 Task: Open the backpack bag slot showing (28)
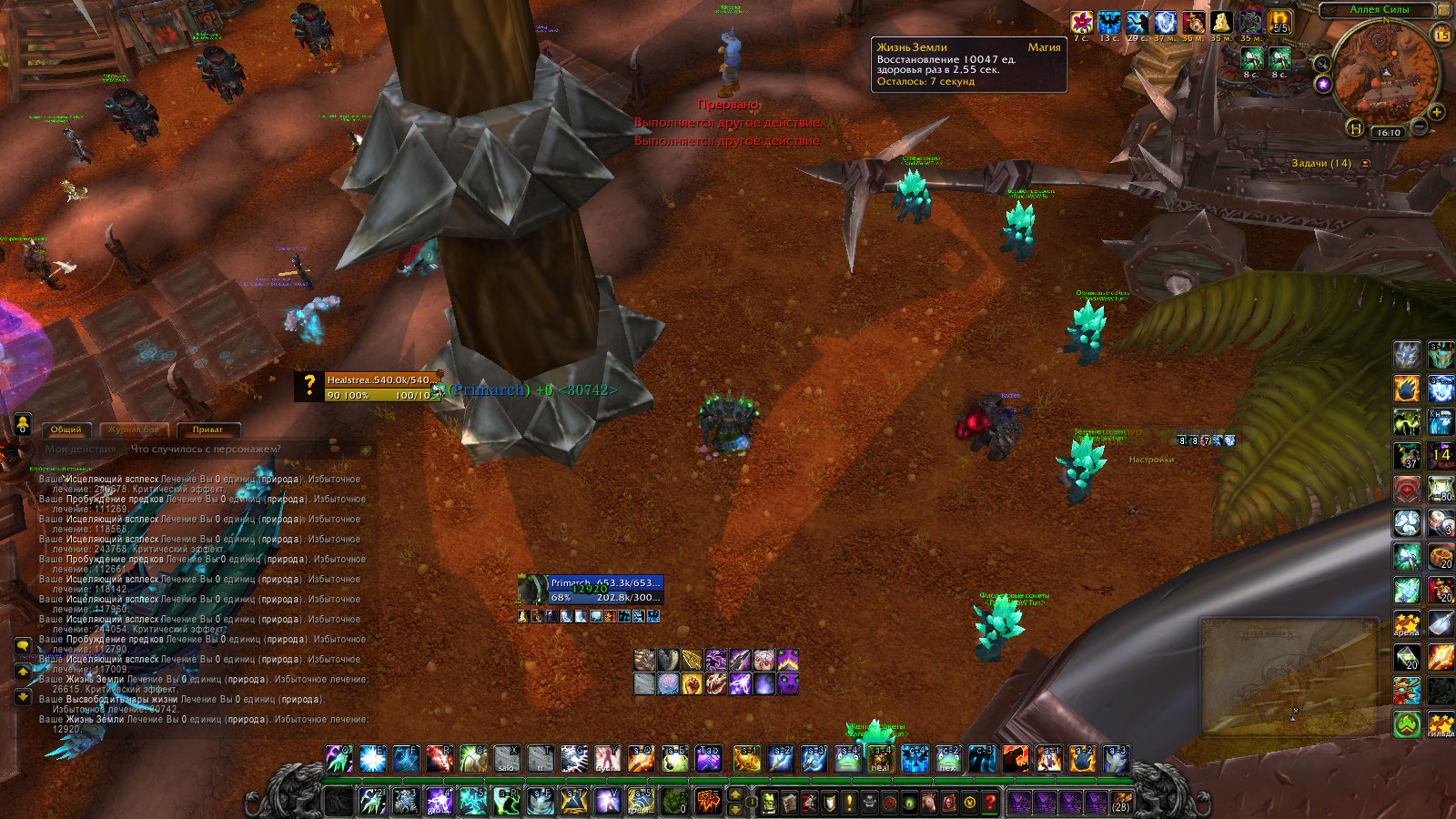pos(1121,803)
